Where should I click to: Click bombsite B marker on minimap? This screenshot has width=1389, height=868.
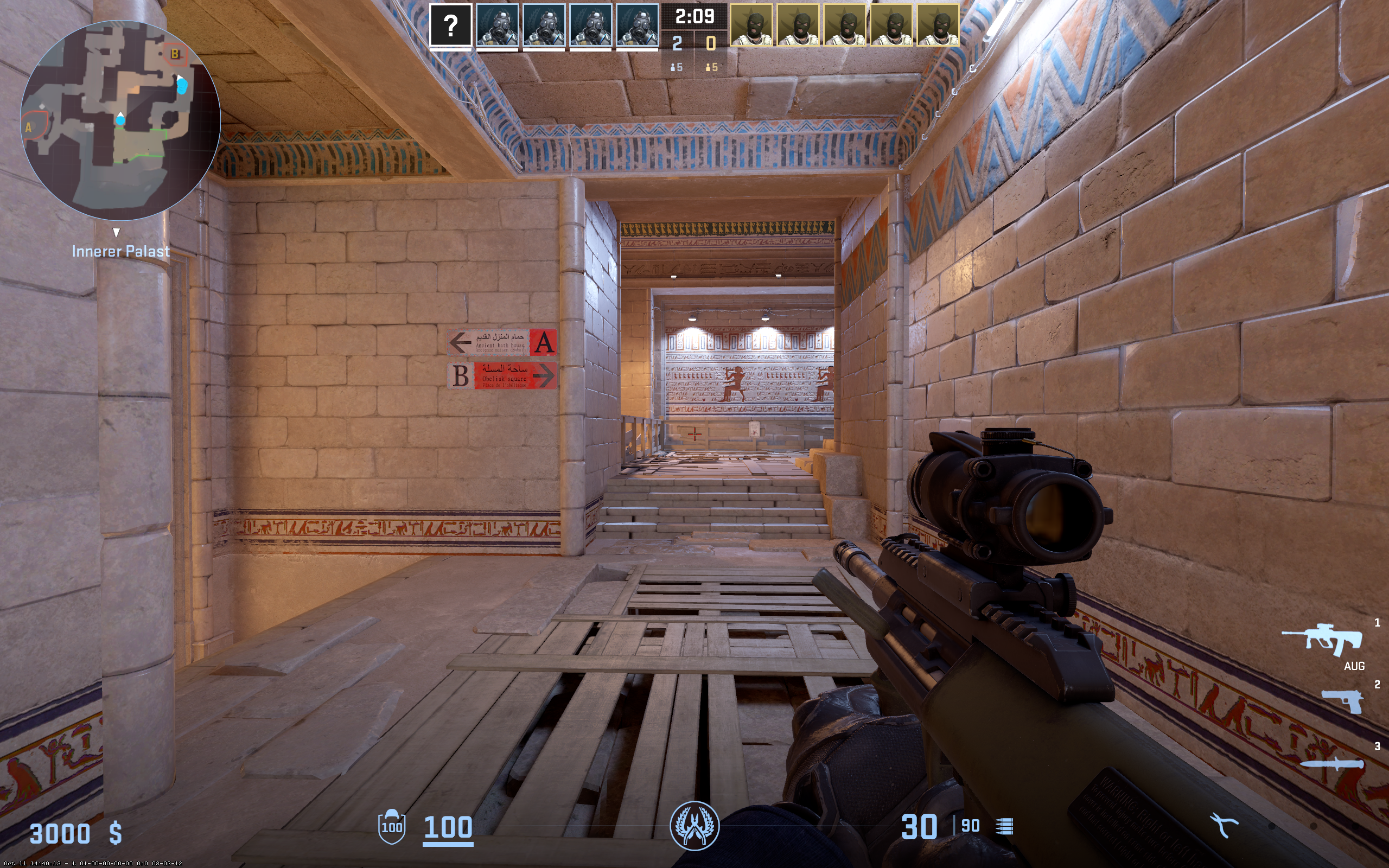click(175, 54)
